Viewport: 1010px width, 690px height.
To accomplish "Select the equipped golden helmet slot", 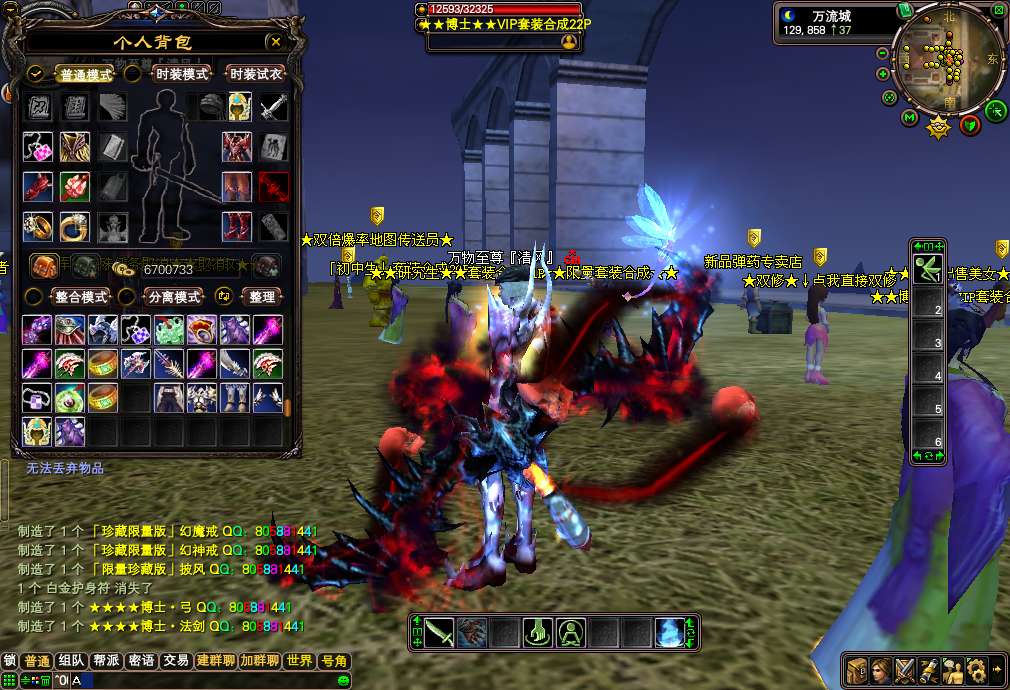I will coord(239,107).
